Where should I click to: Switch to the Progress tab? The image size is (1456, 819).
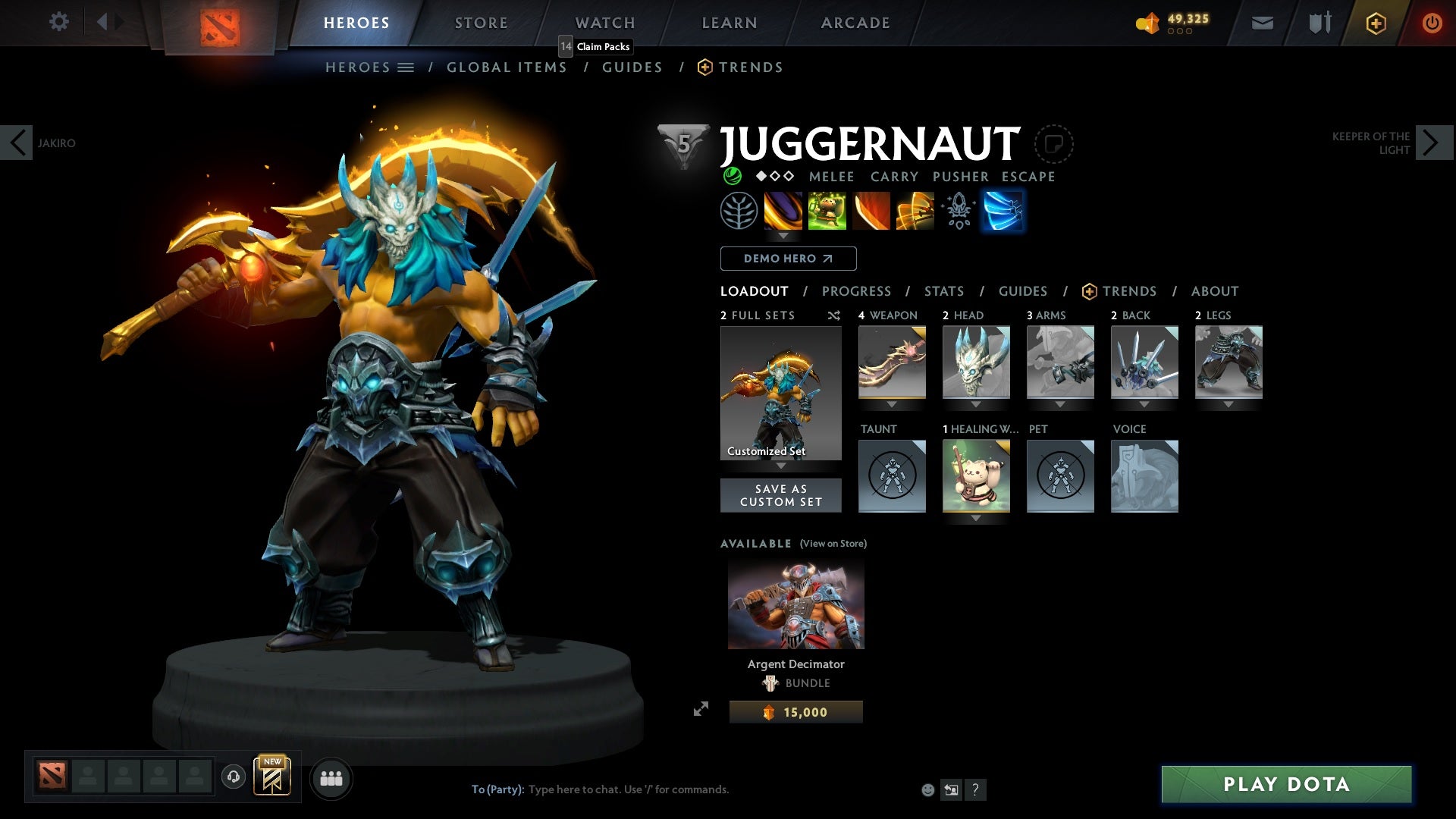[857, 290]
